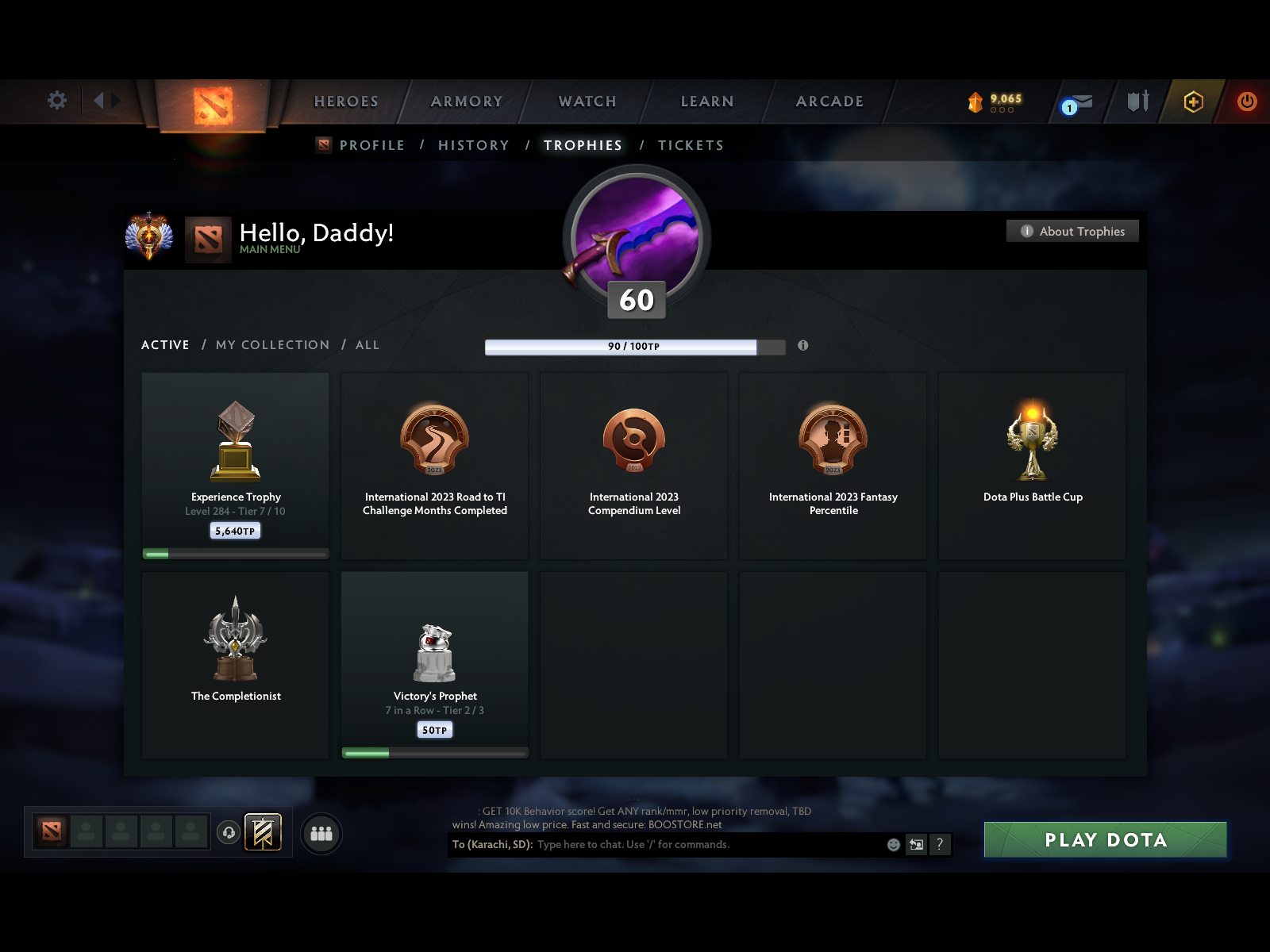
Task: Click the red power button to quit
Action: [1246, 102]
